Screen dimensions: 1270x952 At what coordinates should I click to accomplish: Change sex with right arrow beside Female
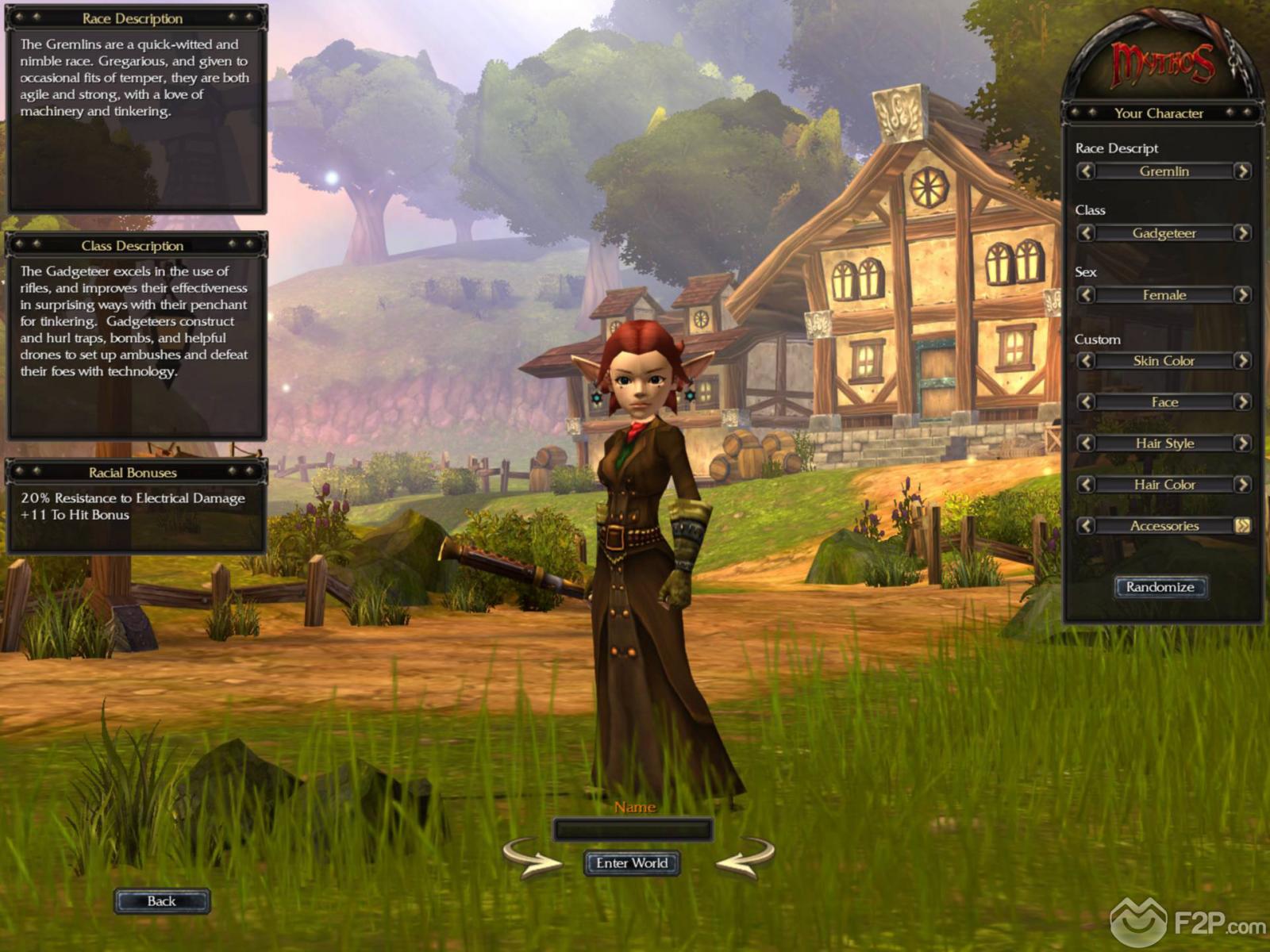(1242, 295)
